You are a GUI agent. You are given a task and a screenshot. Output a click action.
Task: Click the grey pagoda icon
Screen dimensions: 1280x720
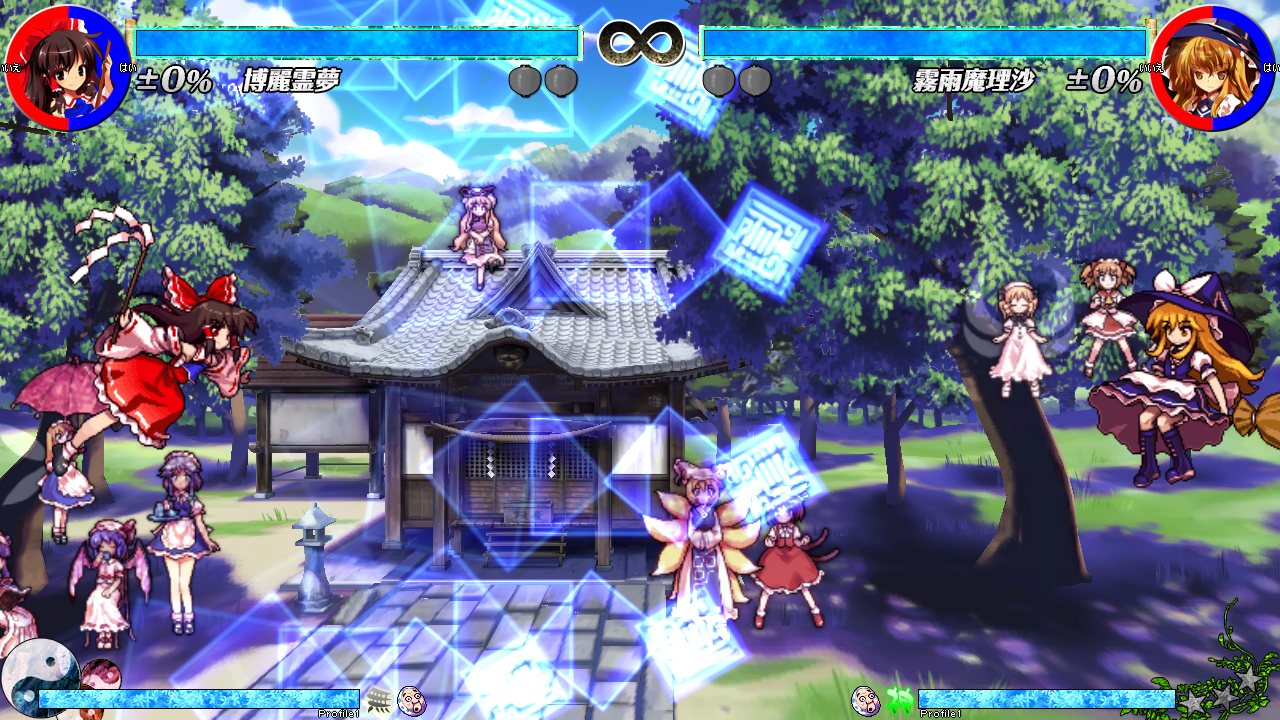pyautogui.click(x=379, y=699)
